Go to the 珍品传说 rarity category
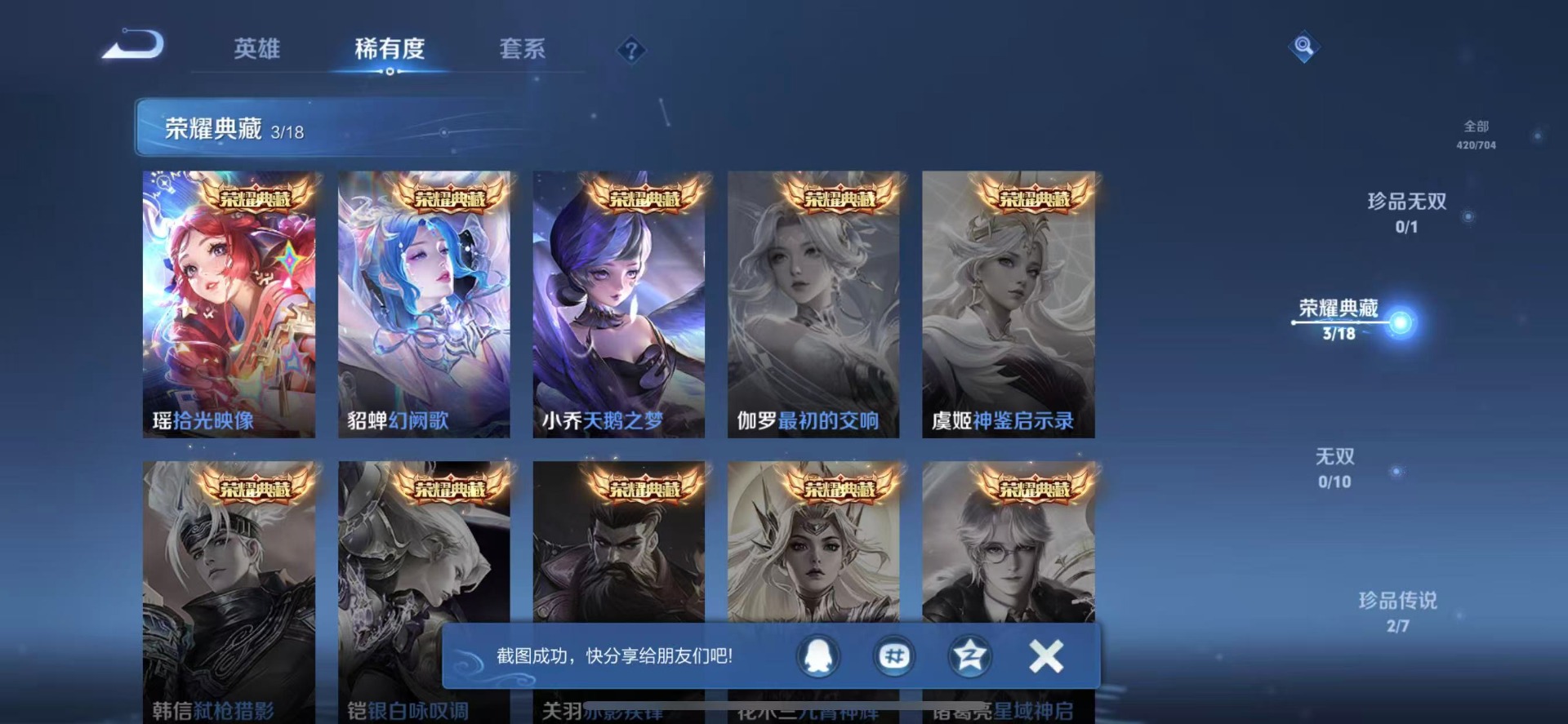The image size is (1568, 724). tap(1397, 611)
